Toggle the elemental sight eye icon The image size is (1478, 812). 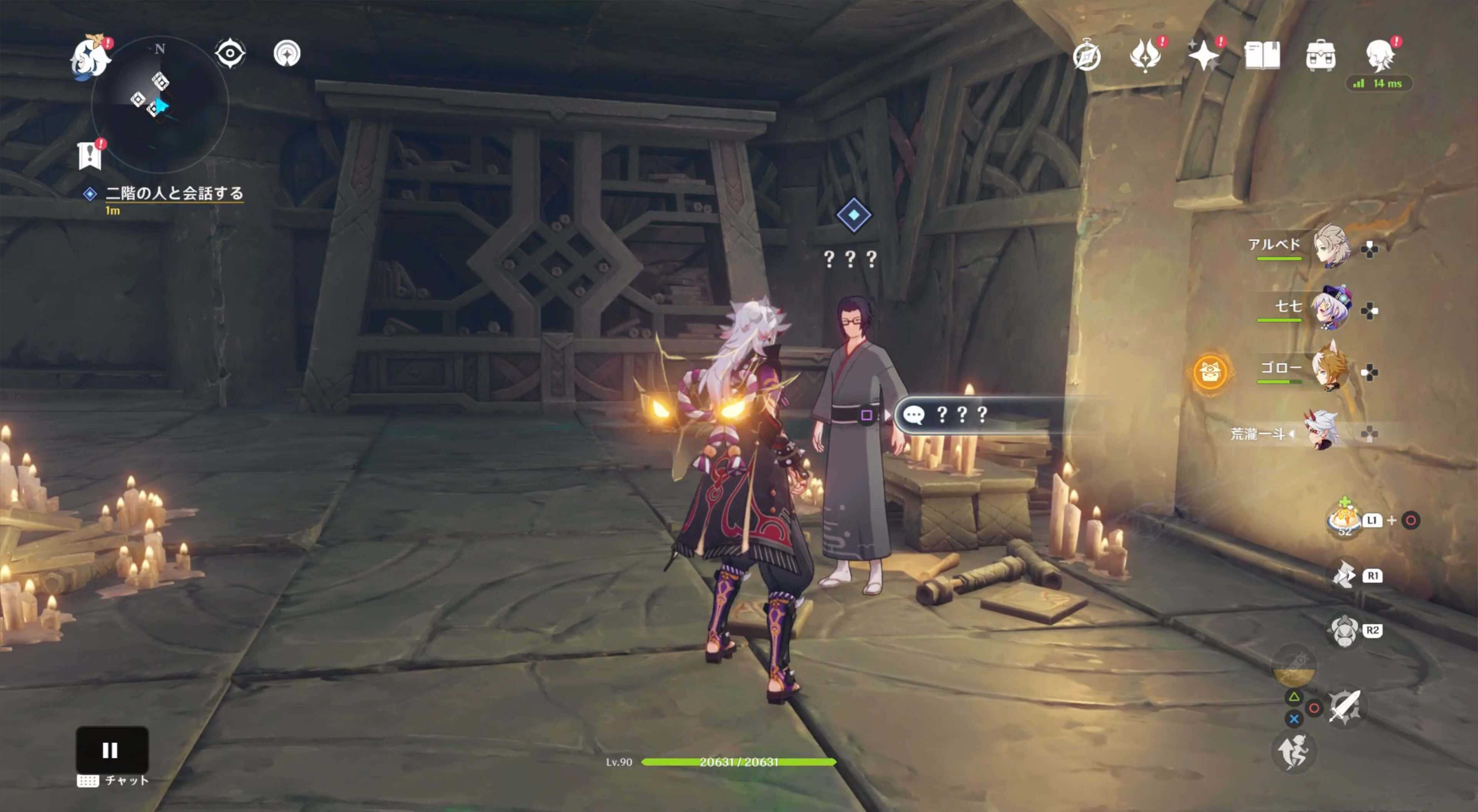tap(230, 54)
